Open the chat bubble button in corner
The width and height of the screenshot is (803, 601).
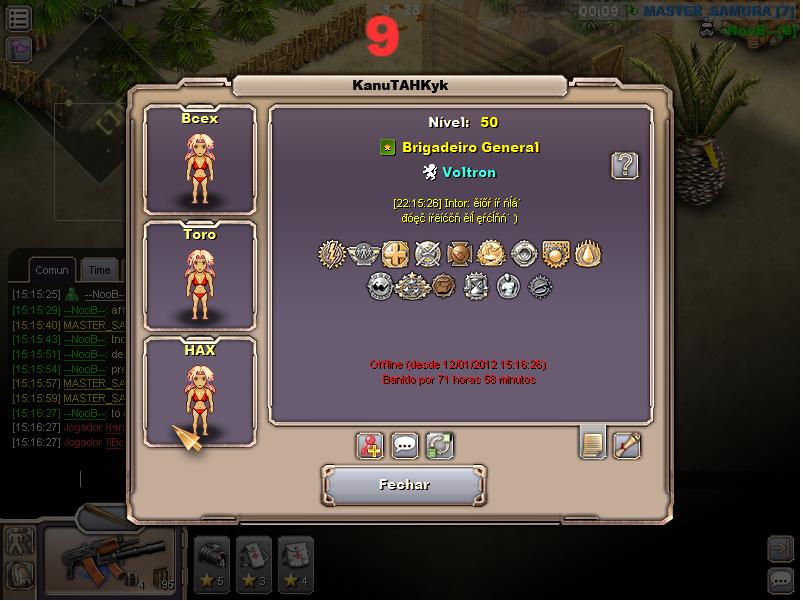coord(780,580)
